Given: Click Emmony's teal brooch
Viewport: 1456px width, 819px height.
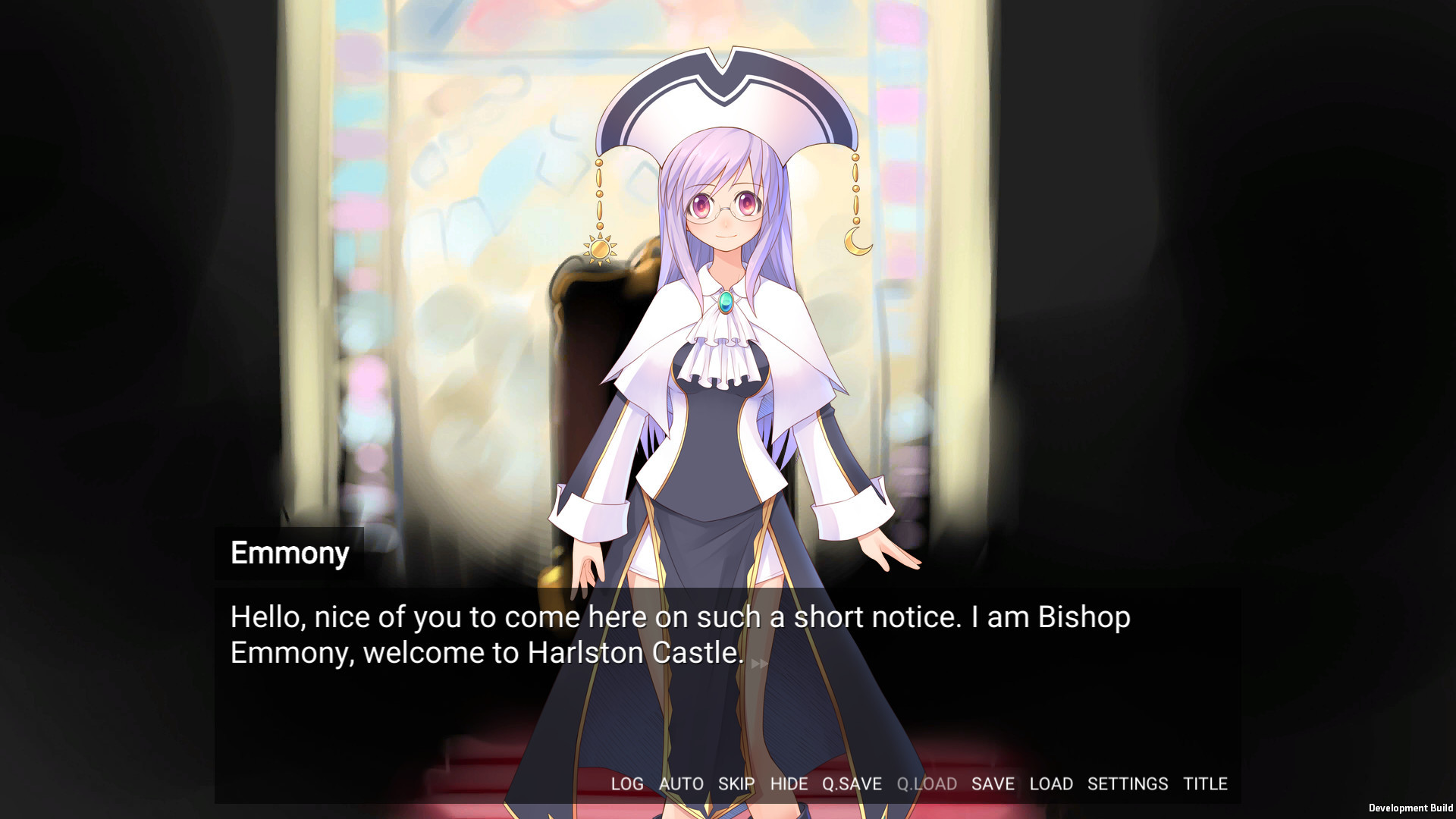Looking at the screenshot, I should (726, 301).
